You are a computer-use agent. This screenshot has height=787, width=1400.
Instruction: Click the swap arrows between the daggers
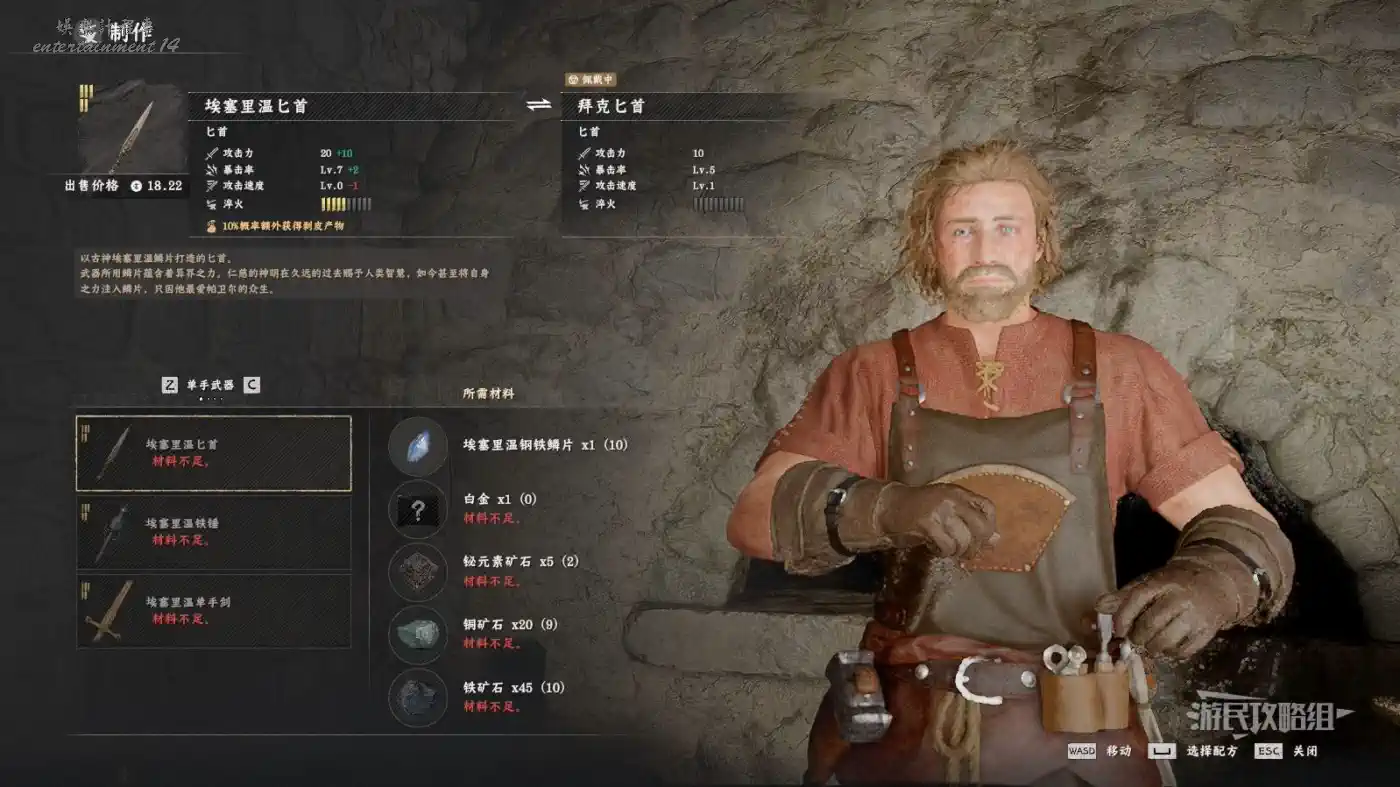click(539, 106)
